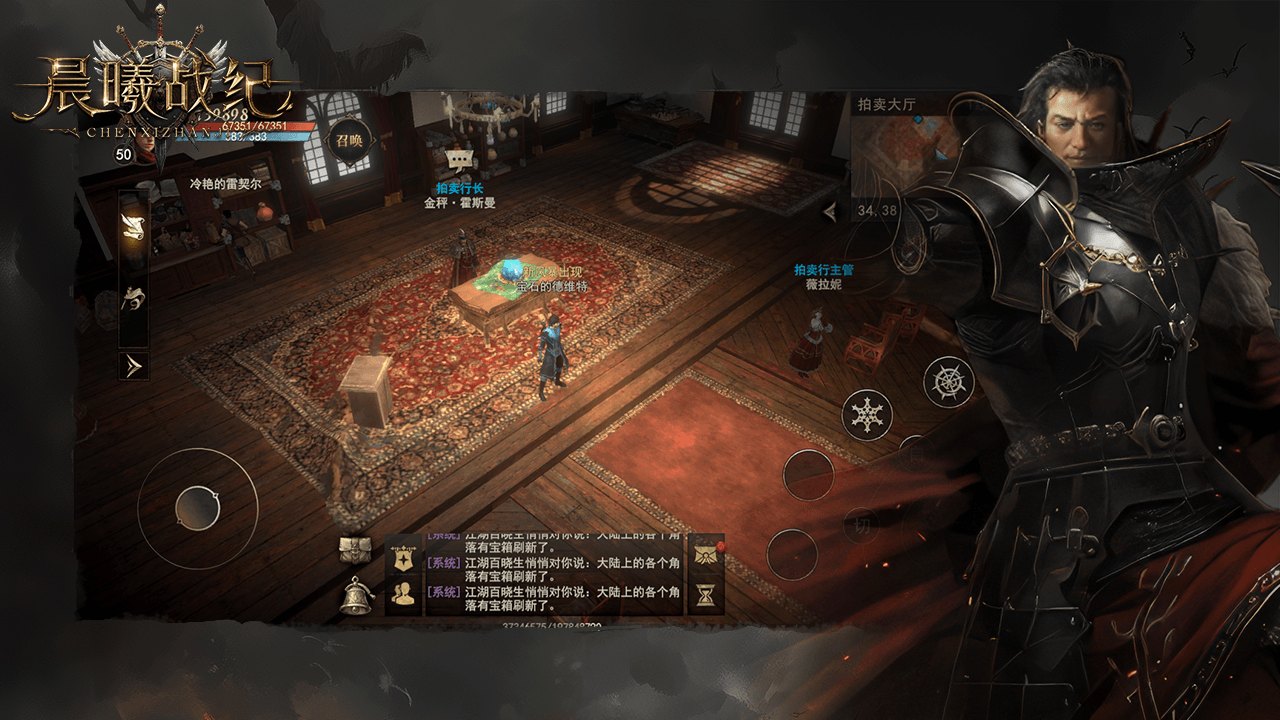Activate the spiked wheel skill
The height and width of the screenshot is (720, 1280).
(948, 381)
